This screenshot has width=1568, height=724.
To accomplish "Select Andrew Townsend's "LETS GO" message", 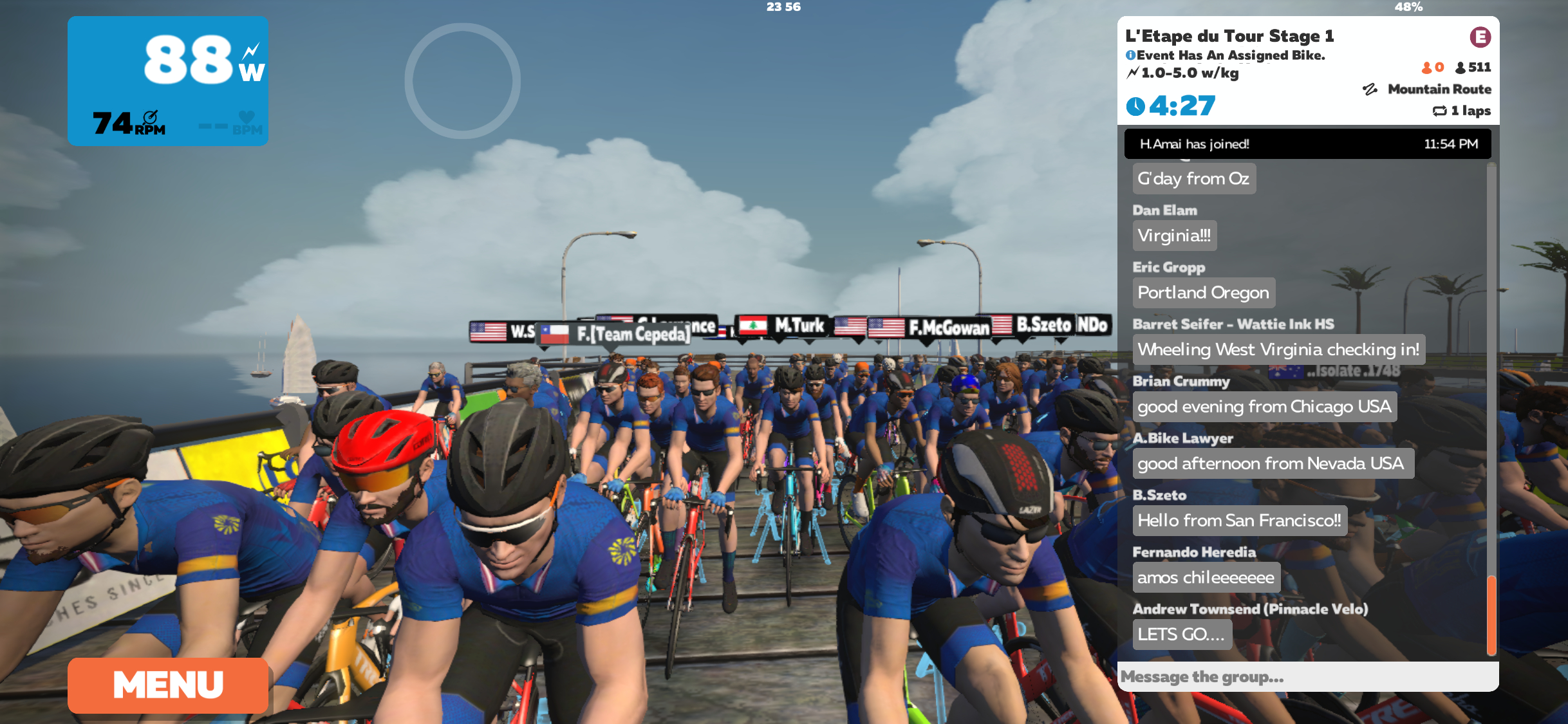I will click(1182, 635).
